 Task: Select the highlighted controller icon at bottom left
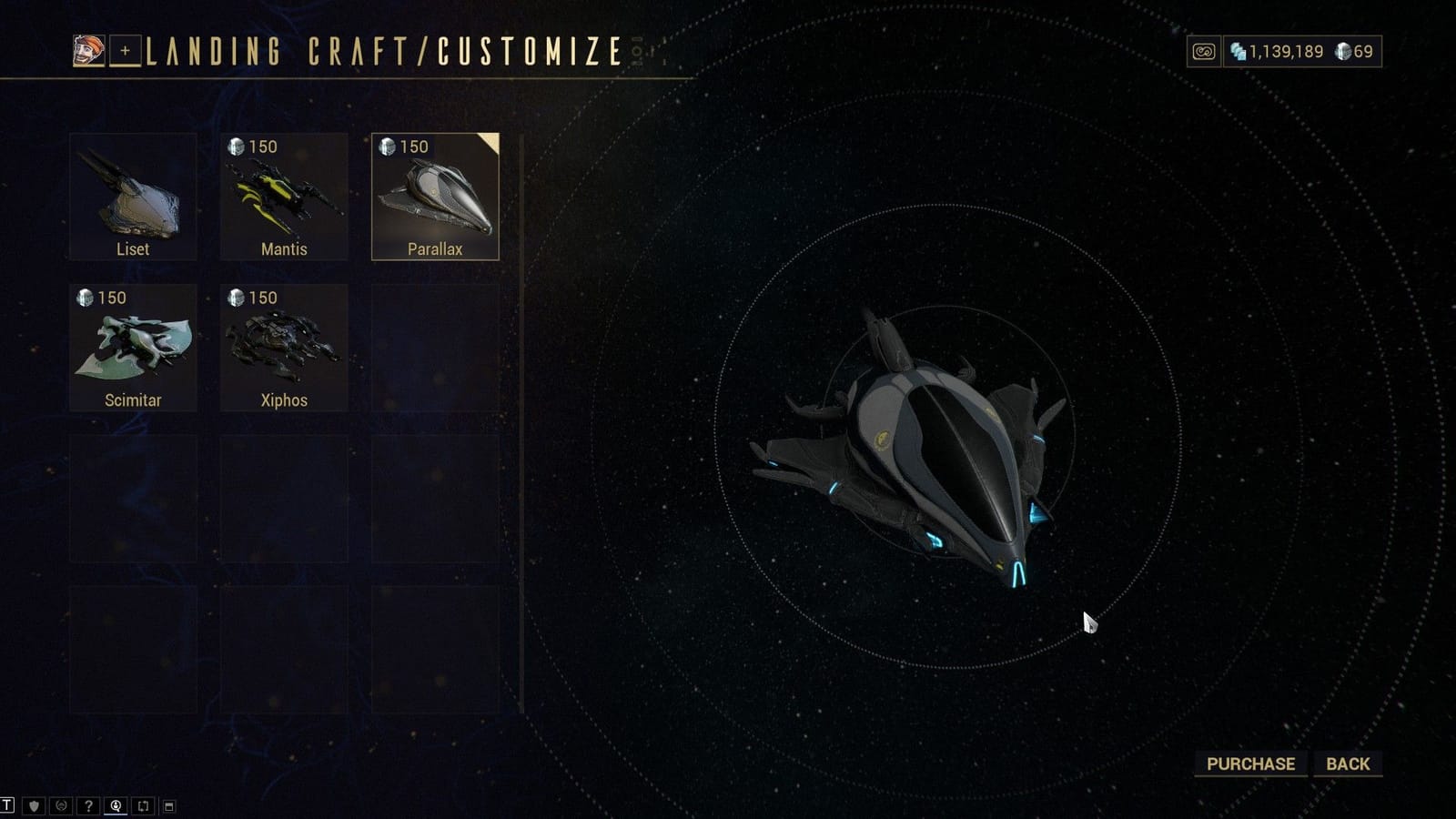tap(114, 804)
